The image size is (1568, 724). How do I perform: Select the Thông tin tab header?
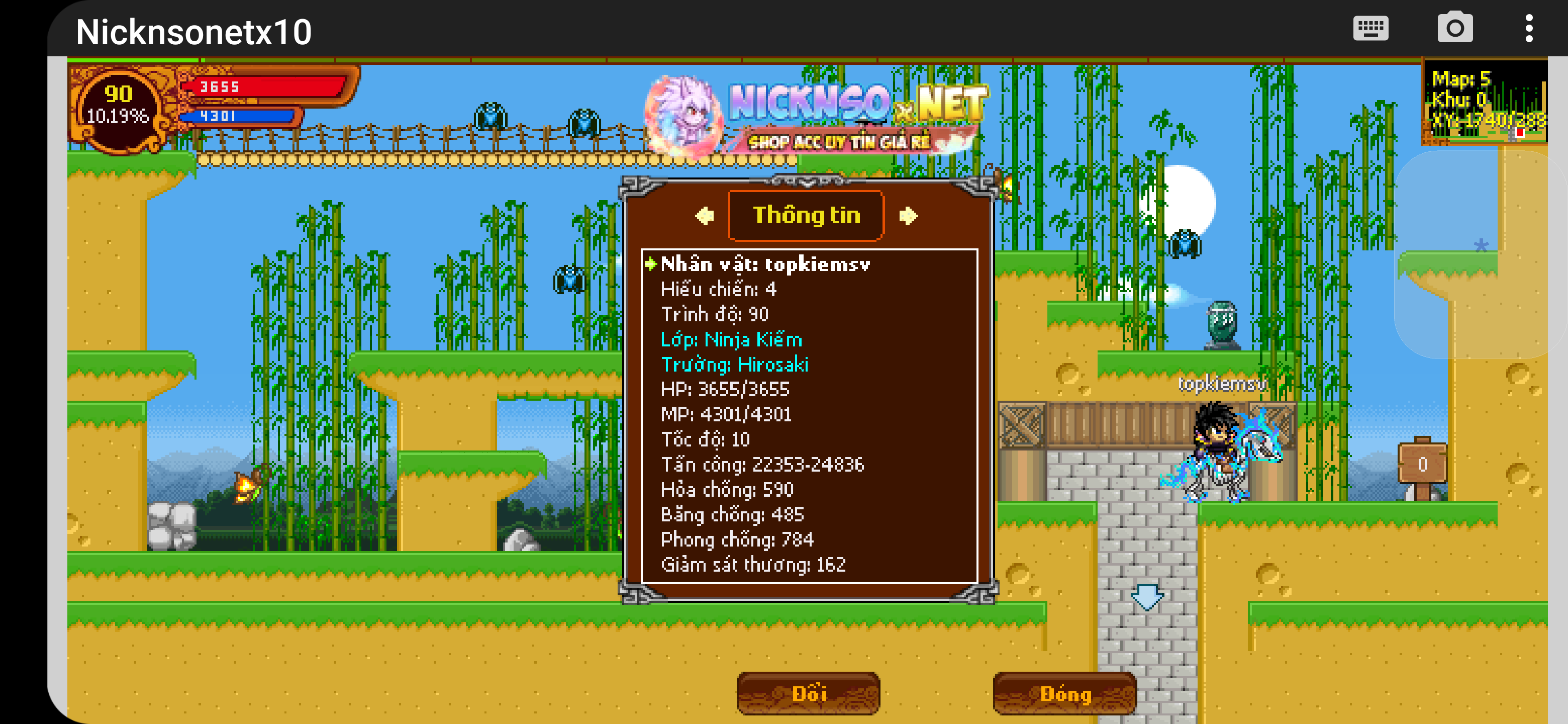[806, 216]
